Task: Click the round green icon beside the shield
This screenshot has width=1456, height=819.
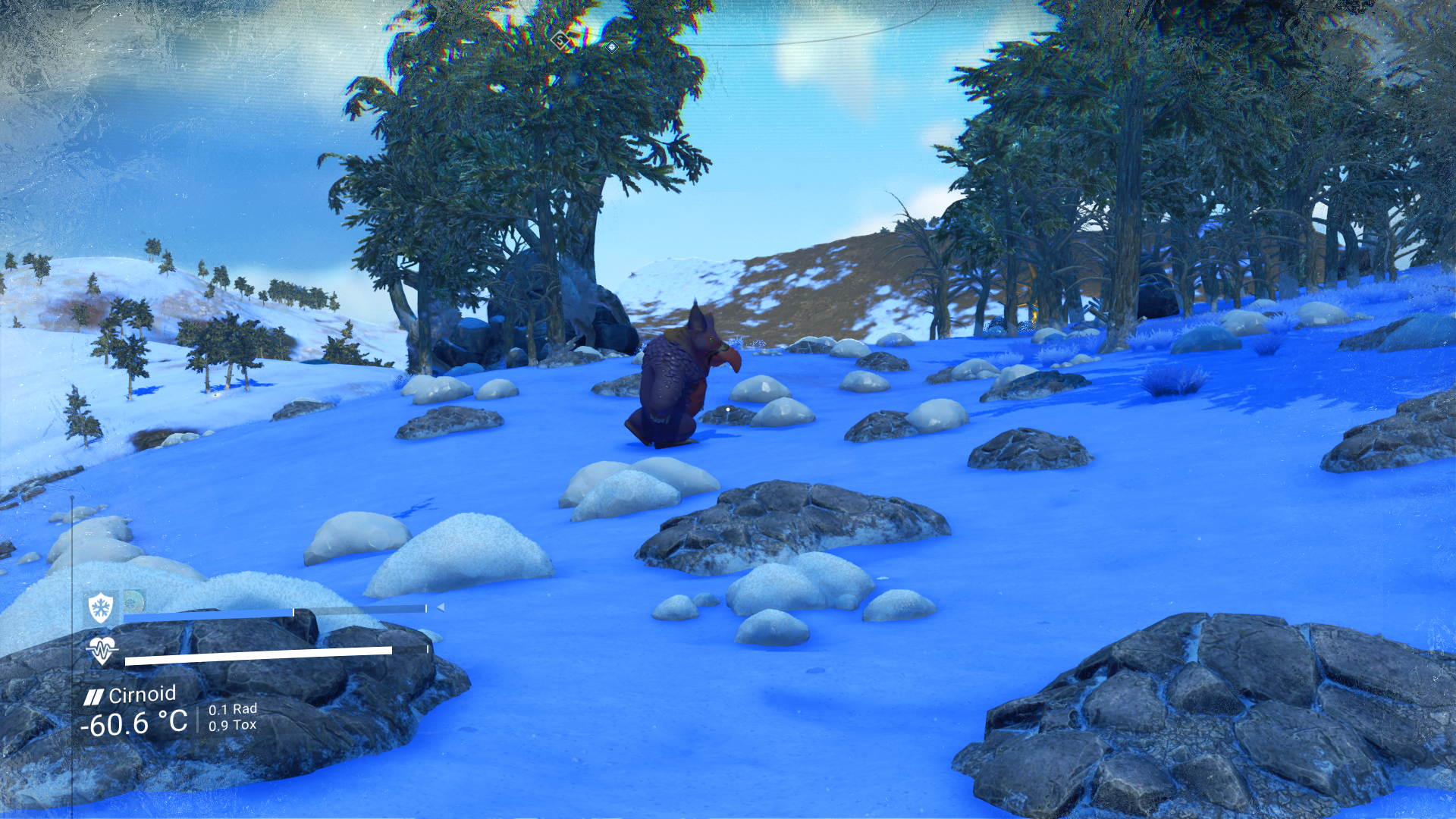Action: 134,601
